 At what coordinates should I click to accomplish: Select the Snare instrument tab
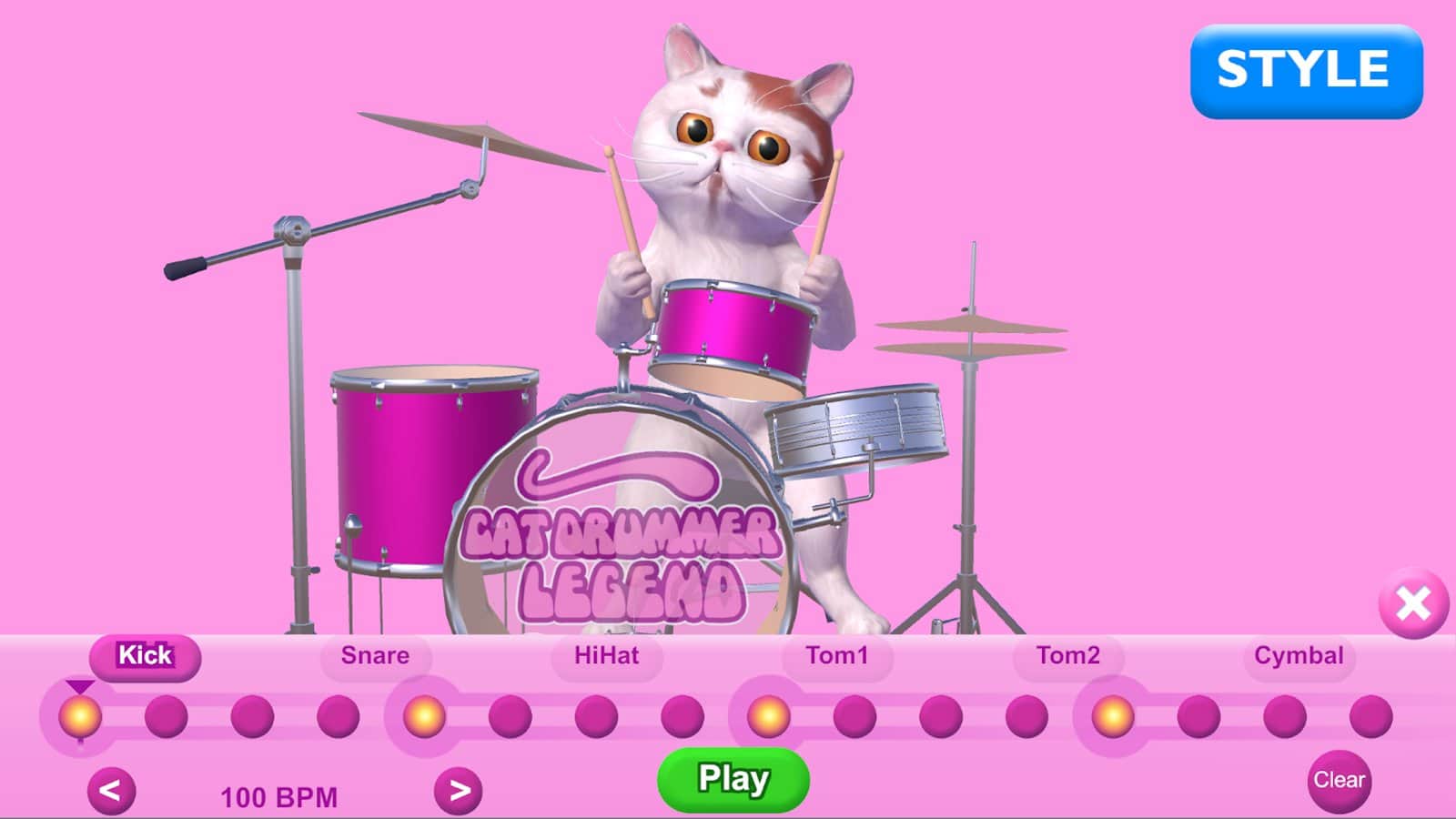pos(374,654)
